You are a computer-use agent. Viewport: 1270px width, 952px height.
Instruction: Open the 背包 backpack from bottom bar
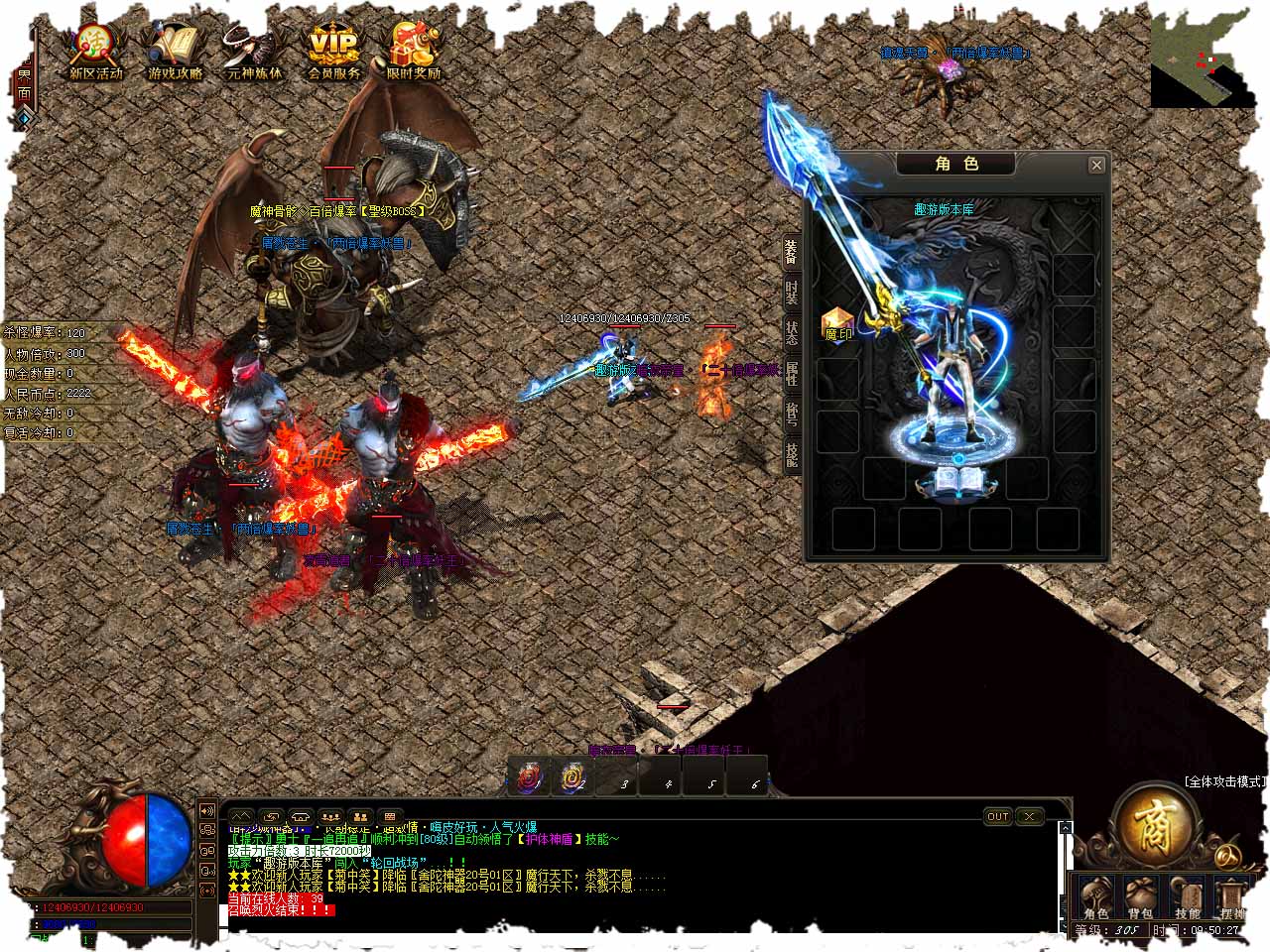[x=1140, y=898]
